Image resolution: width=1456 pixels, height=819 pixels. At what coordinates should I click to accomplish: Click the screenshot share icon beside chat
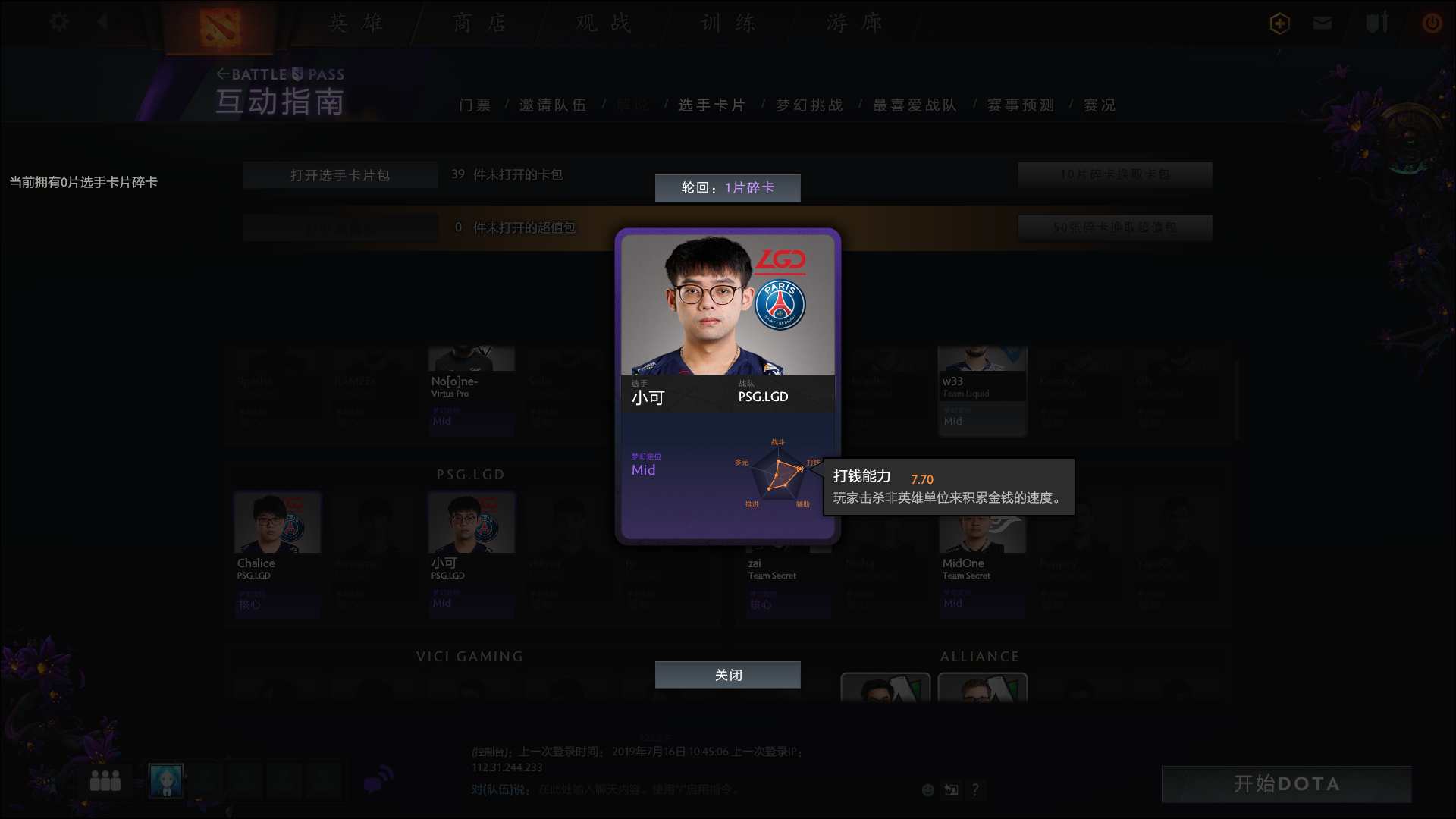952,789
